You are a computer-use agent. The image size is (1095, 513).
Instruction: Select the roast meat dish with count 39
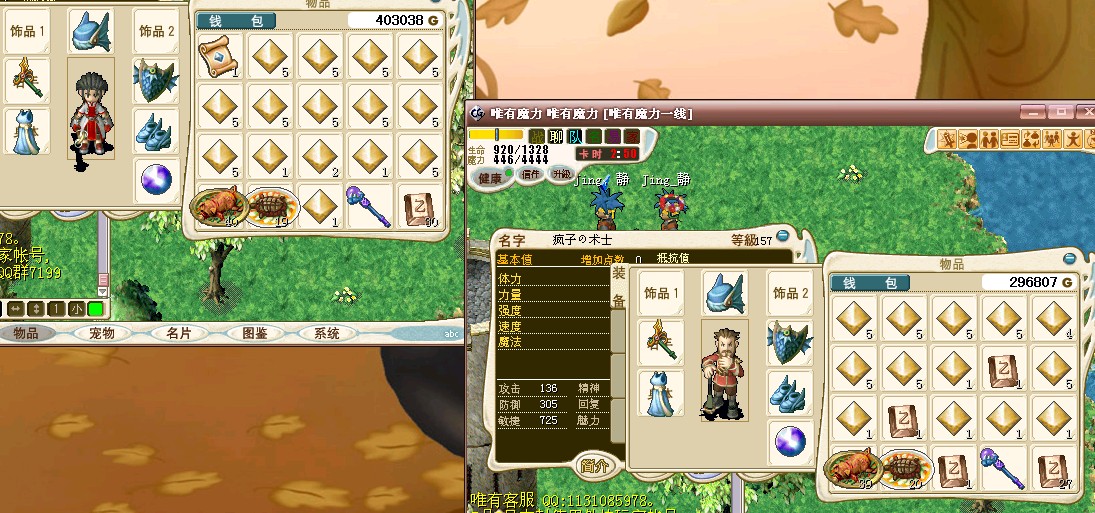[x=852, y=468]
